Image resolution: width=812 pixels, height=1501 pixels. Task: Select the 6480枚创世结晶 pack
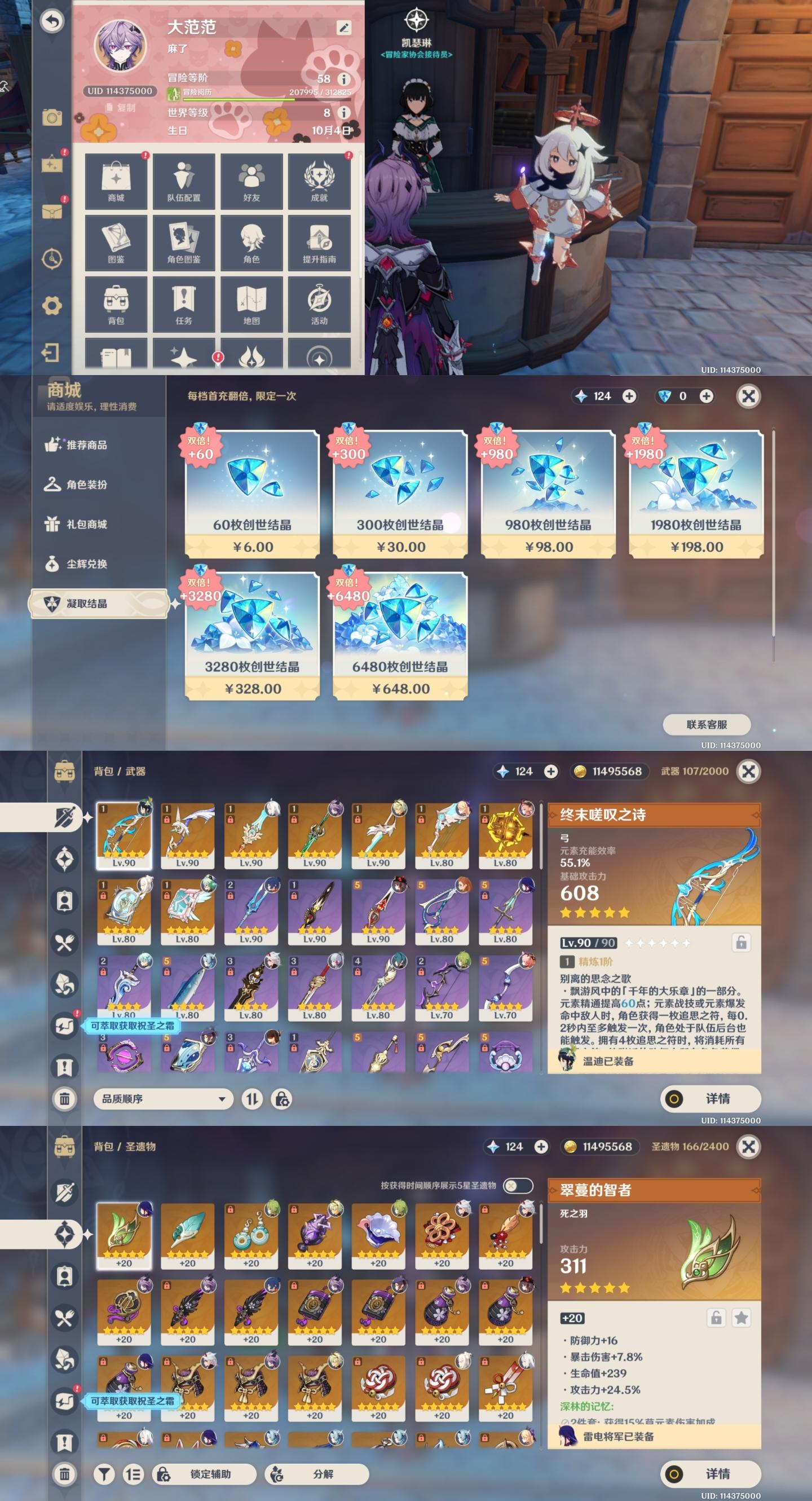pos(400,636)
